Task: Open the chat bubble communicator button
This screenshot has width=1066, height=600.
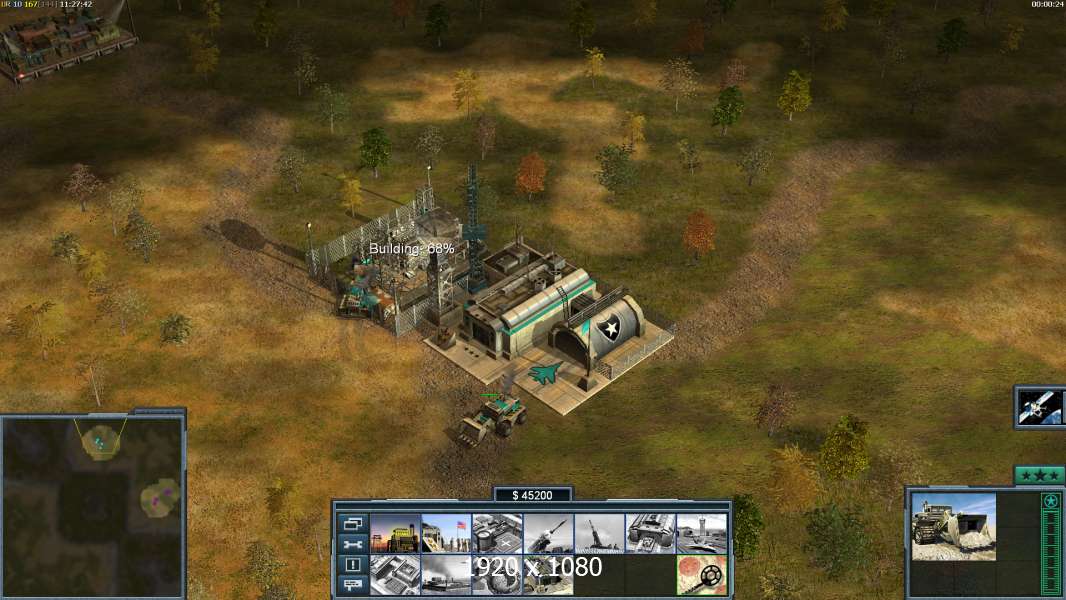Action: pyautogui.click(x=353, y=585)
